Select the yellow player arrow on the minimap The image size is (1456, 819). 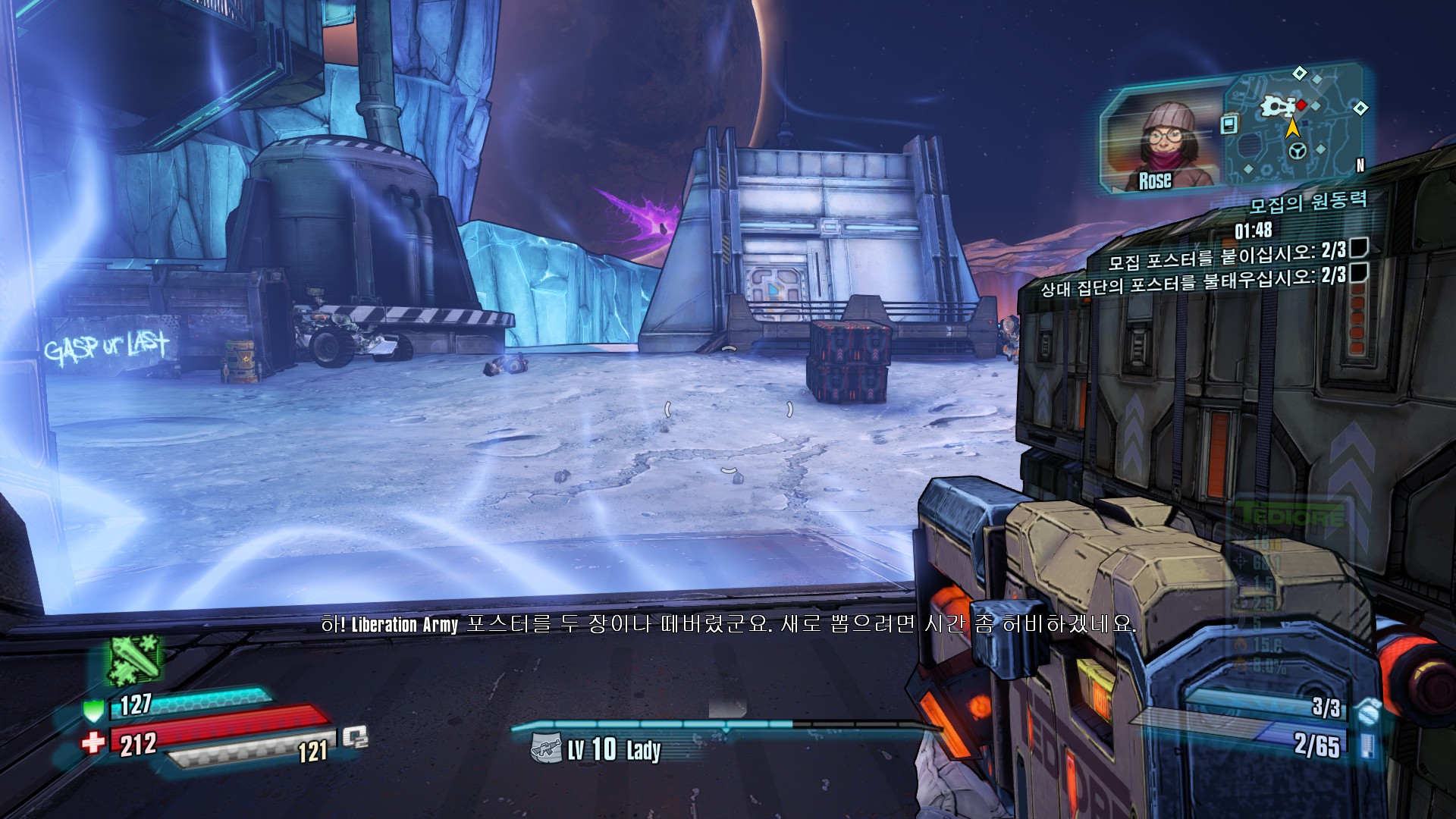pyautogui.click(x=1292, y=128)
